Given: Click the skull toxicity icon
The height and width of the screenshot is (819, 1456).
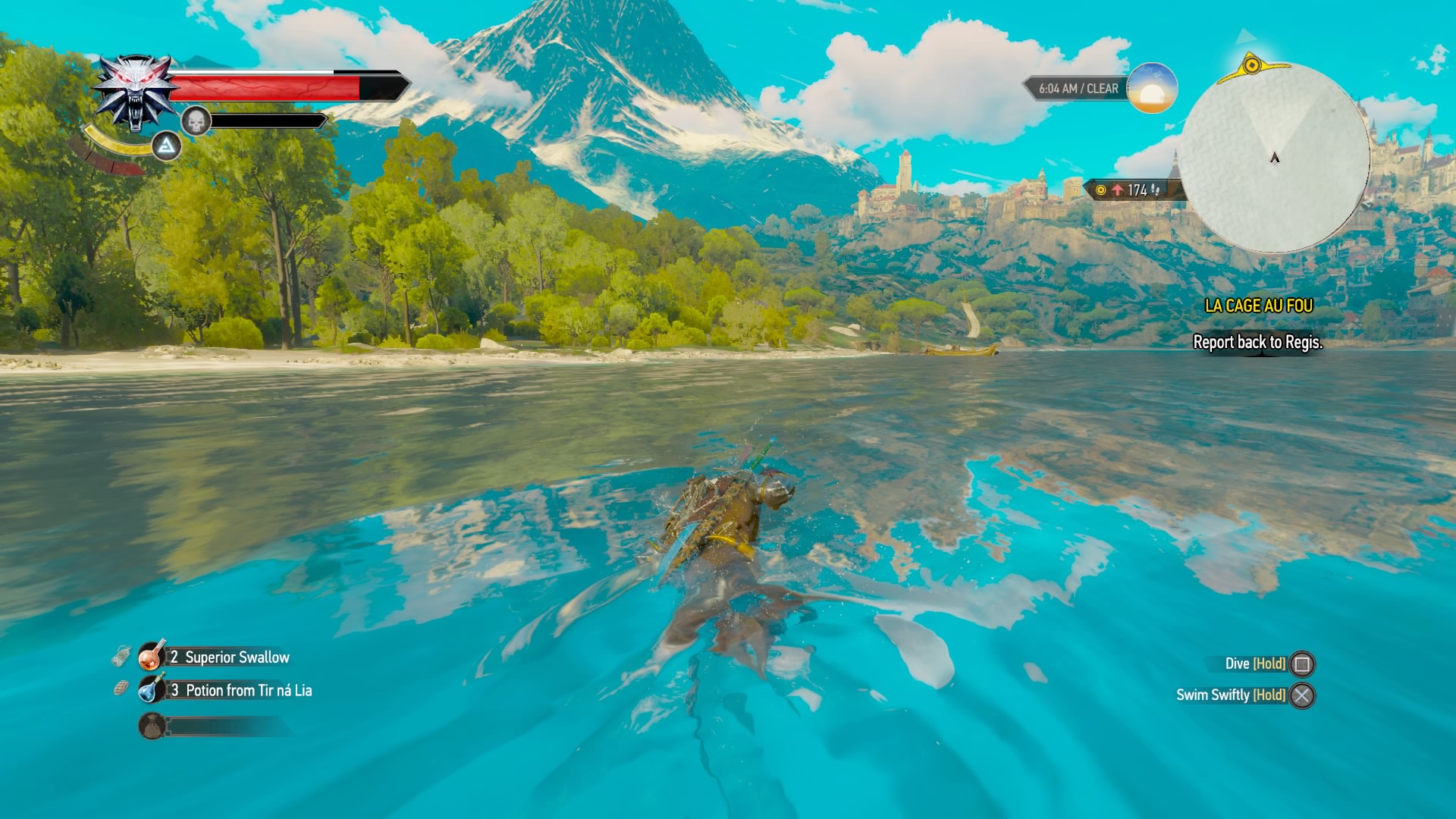Looking at the screenshot, I should coord(196,121).
